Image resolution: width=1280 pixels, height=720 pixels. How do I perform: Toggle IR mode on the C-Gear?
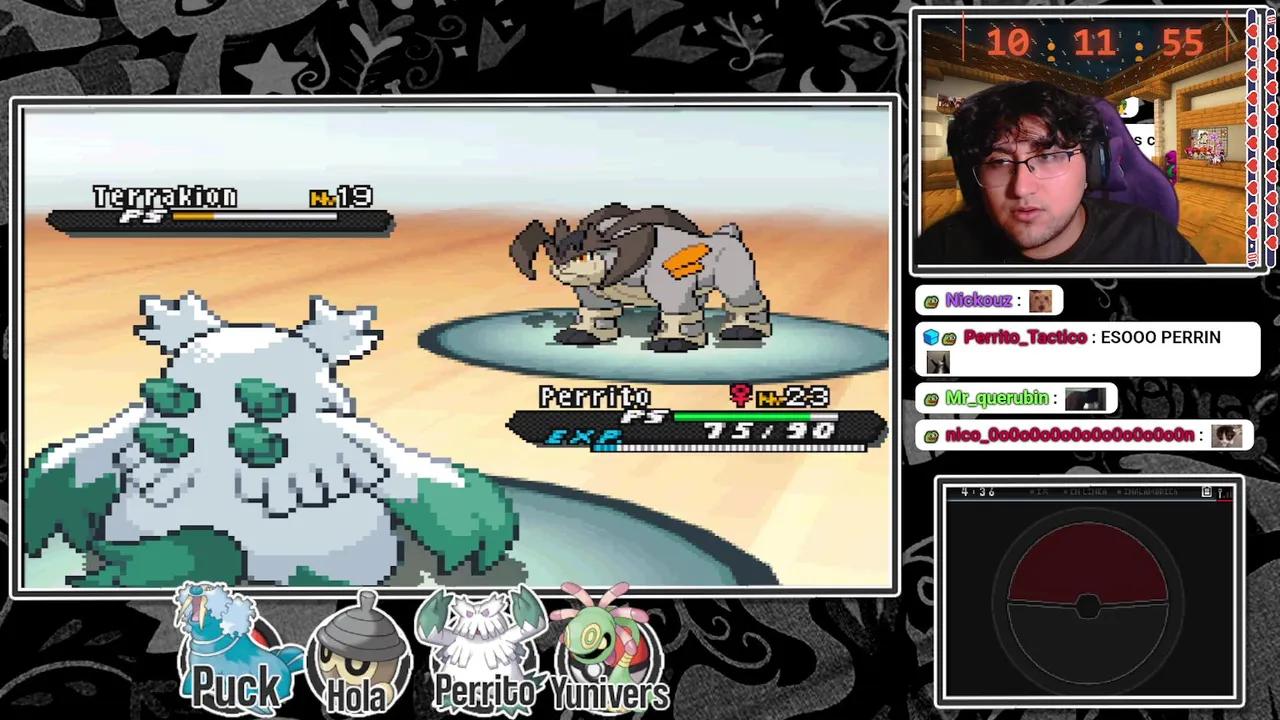tap(1040, 492)
